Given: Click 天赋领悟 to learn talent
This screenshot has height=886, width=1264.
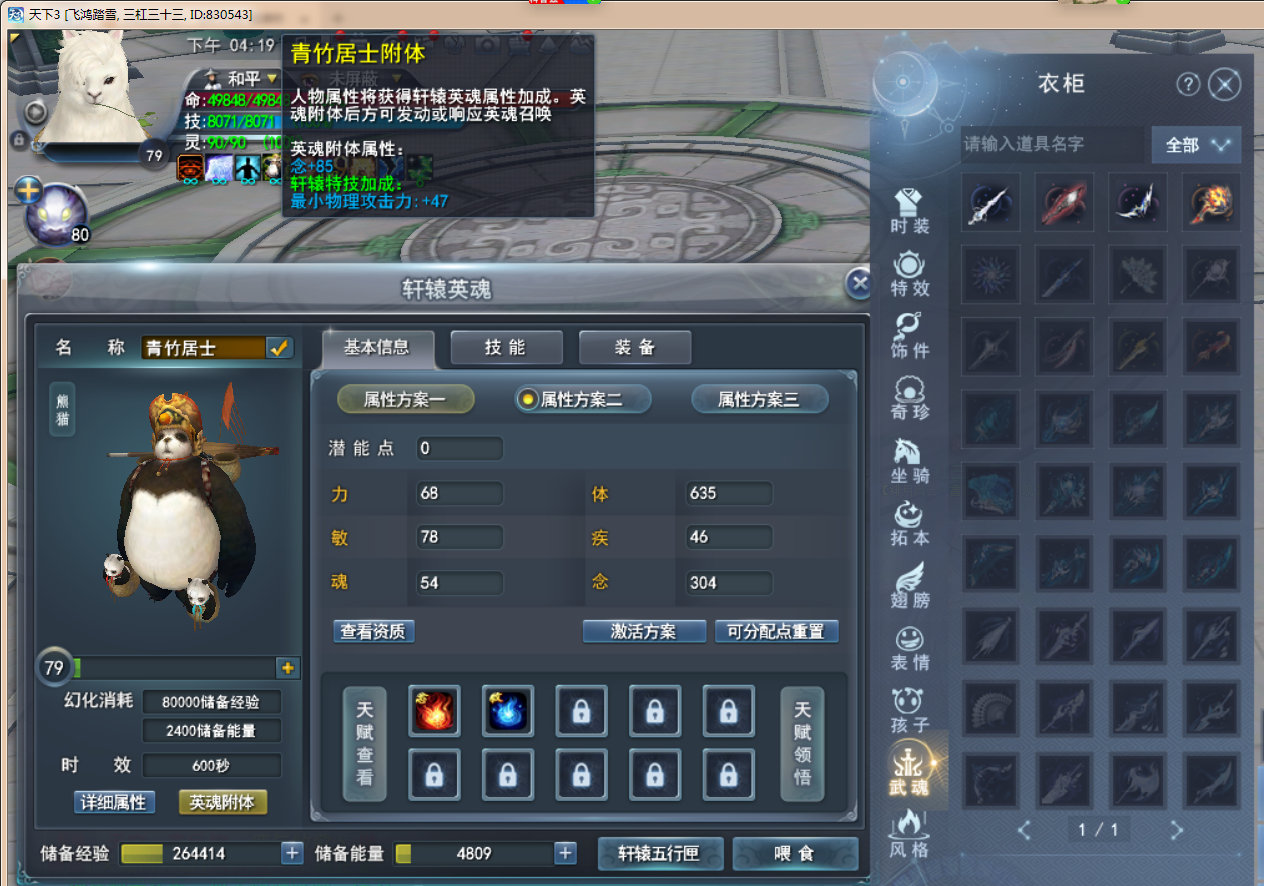Looking at the screenshot, I should pyautogui.click(x=802, y=743).
